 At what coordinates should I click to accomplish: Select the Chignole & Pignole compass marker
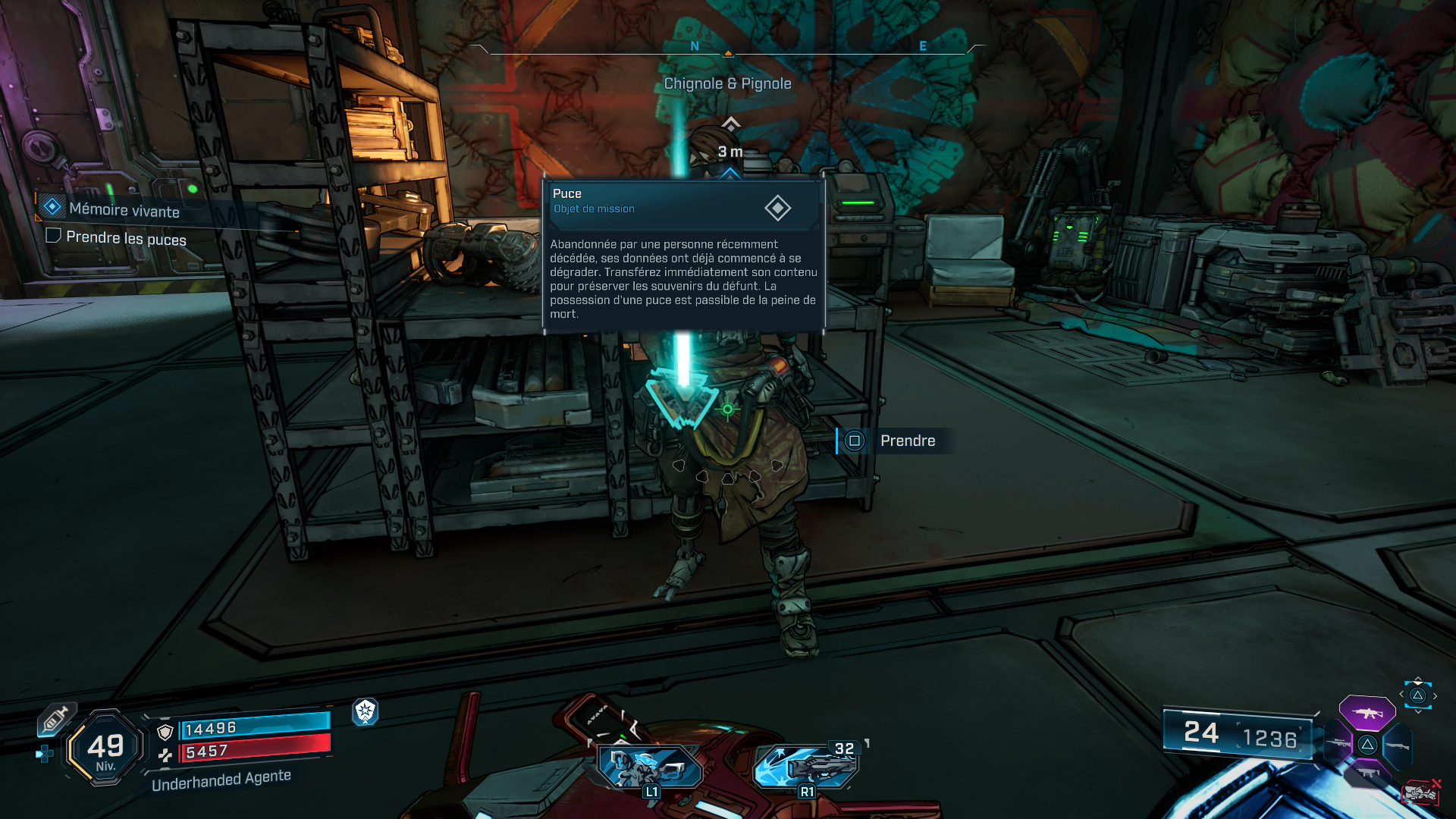(x=727, y=83)
